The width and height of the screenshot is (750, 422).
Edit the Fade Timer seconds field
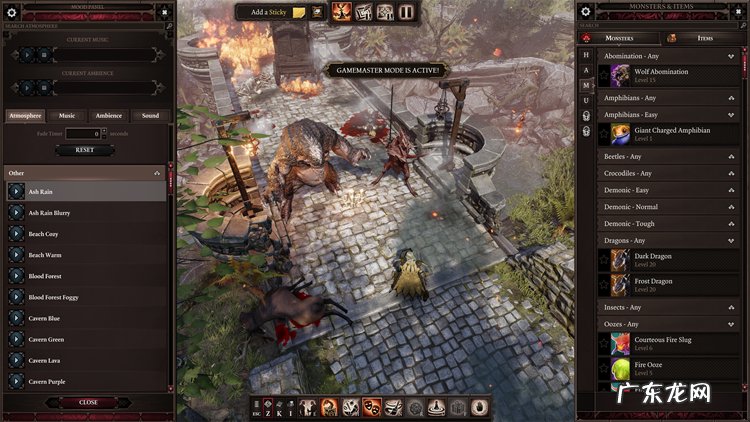click(x=84, y=133)
